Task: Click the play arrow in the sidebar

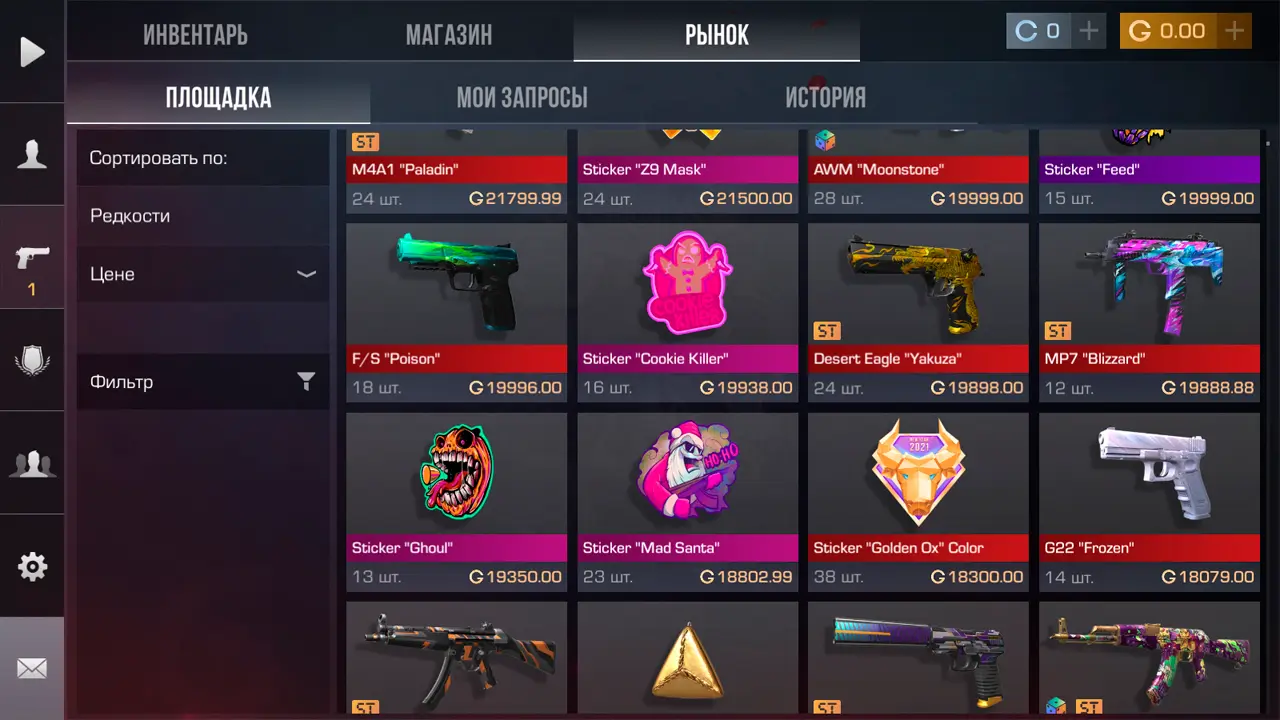Action: (32, 52)
